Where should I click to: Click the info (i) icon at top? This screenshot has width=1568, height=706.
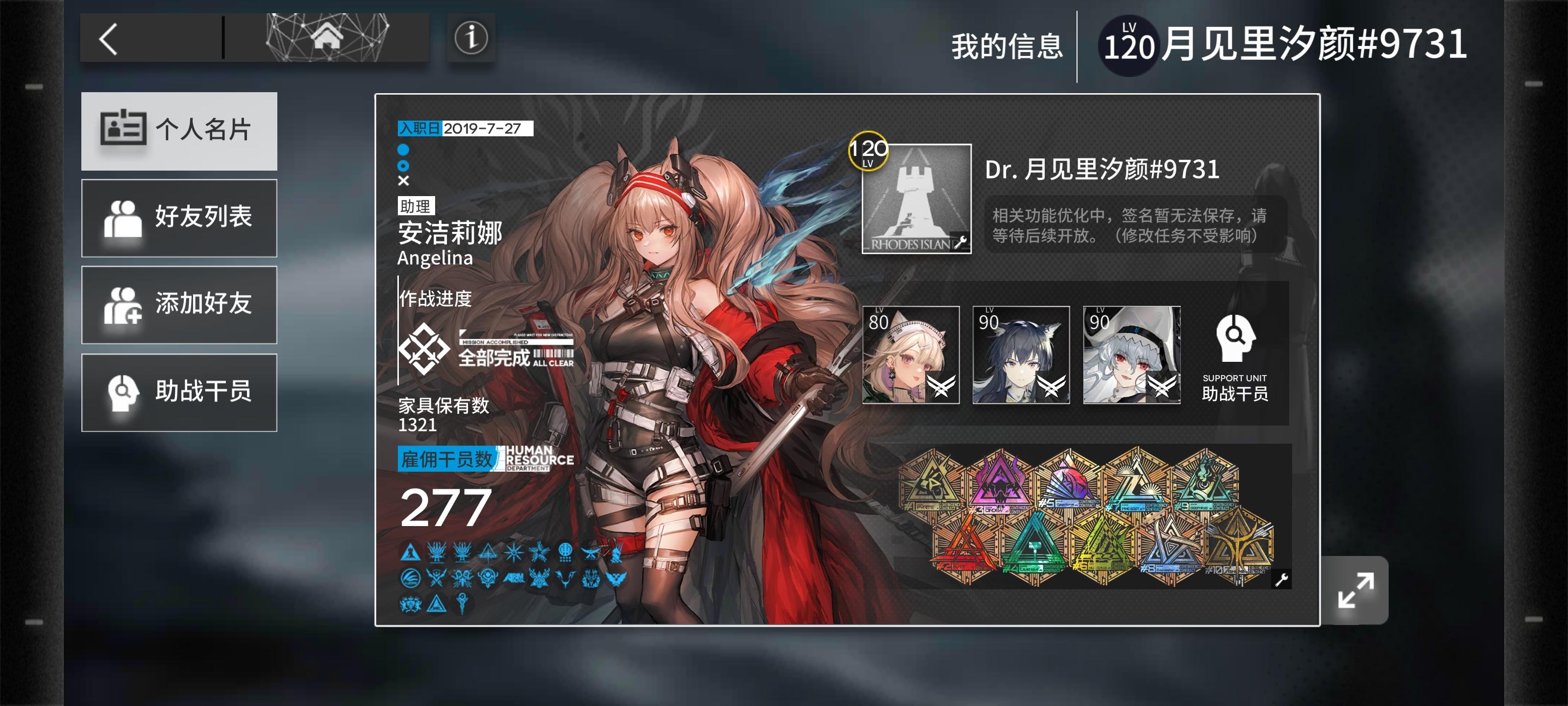tap(469, 38)
